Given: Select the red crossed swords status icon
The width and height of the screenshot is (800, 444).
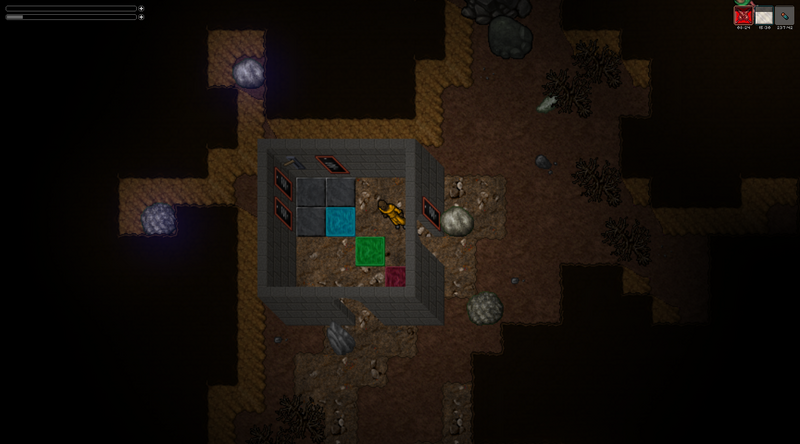Looking at the screenshot, I should pos(743,16).
